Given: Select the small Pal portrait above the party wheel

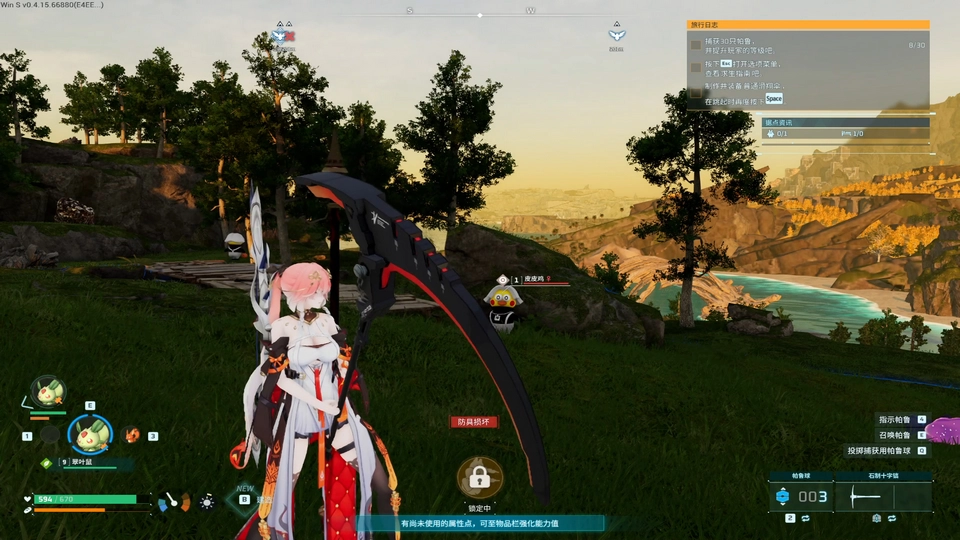Looking at the screenshot, I should [x=46, y=391].
